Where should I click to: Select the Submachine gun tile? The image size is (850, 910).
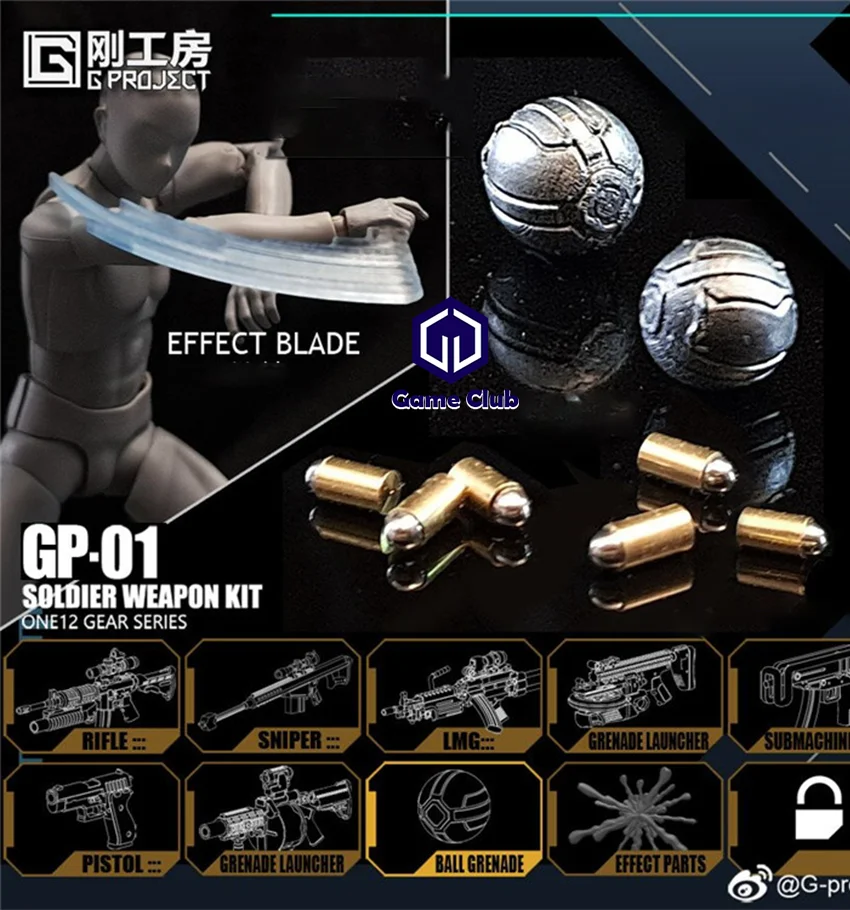[792, 696]
